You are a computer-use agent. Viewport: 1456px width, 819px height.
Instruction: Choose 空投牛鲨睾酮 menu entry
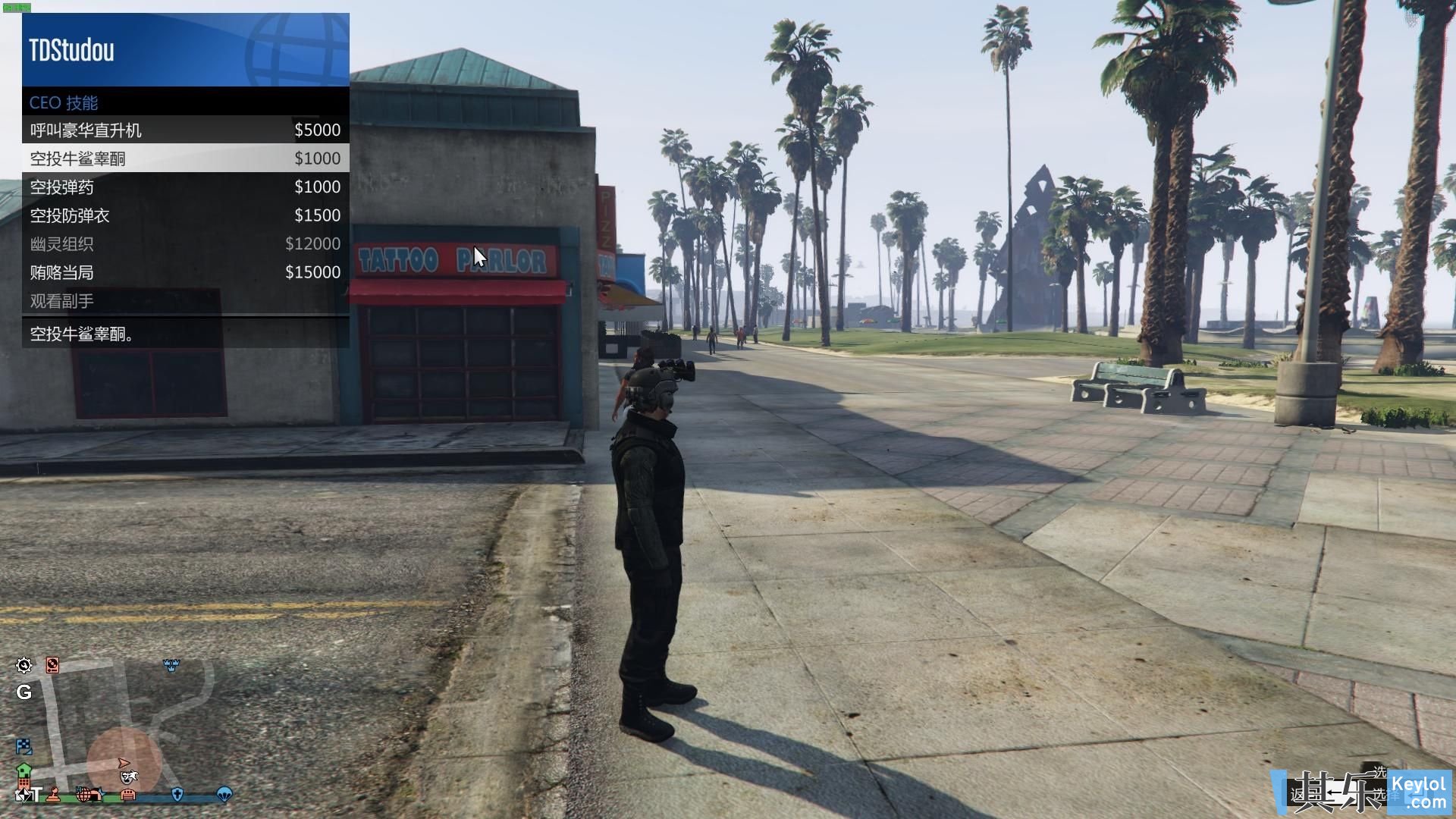pos(185,158)
